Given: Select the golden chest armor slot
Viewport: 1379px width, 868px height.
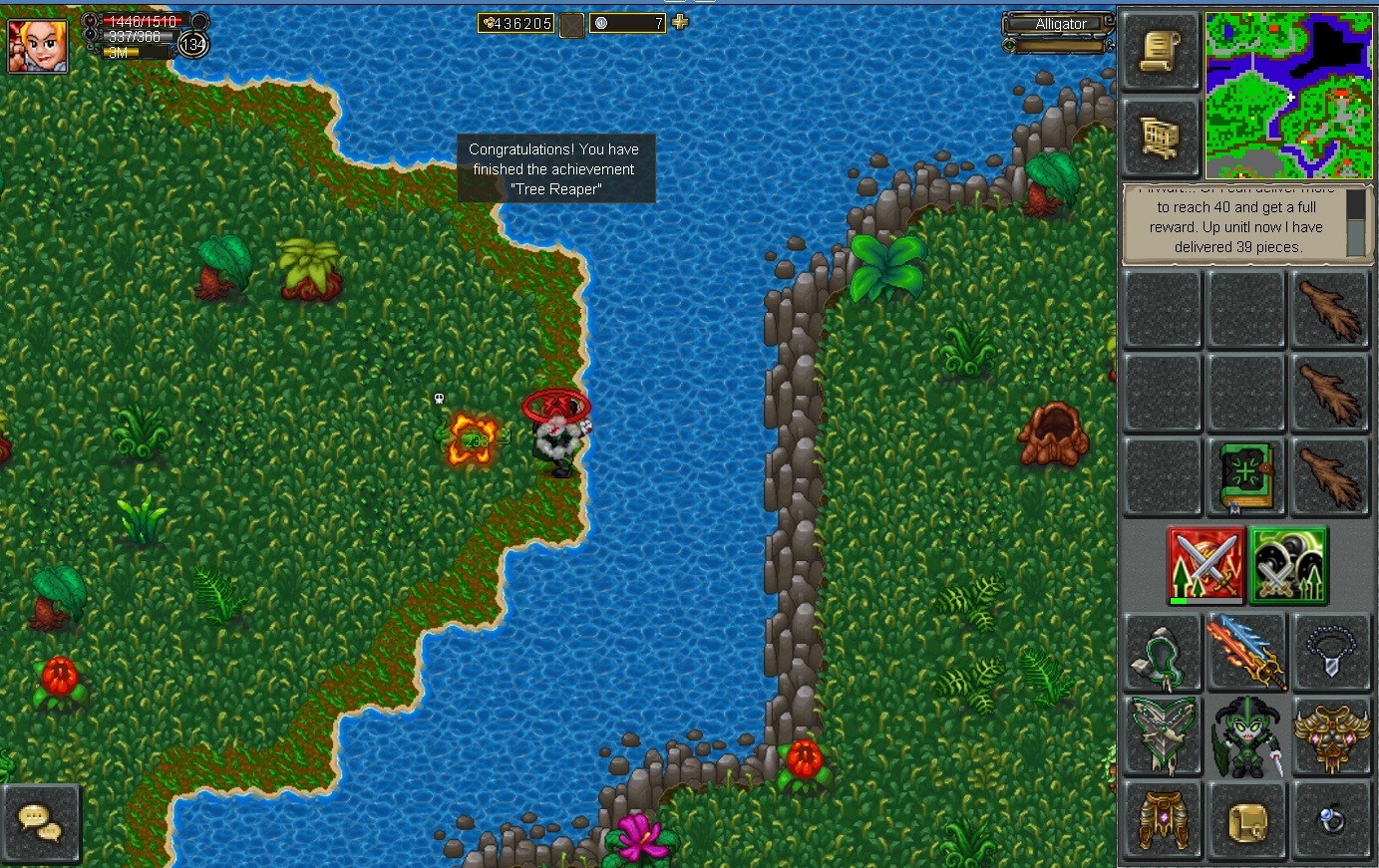Looking at the screenshot, I should pos(1330,735).
